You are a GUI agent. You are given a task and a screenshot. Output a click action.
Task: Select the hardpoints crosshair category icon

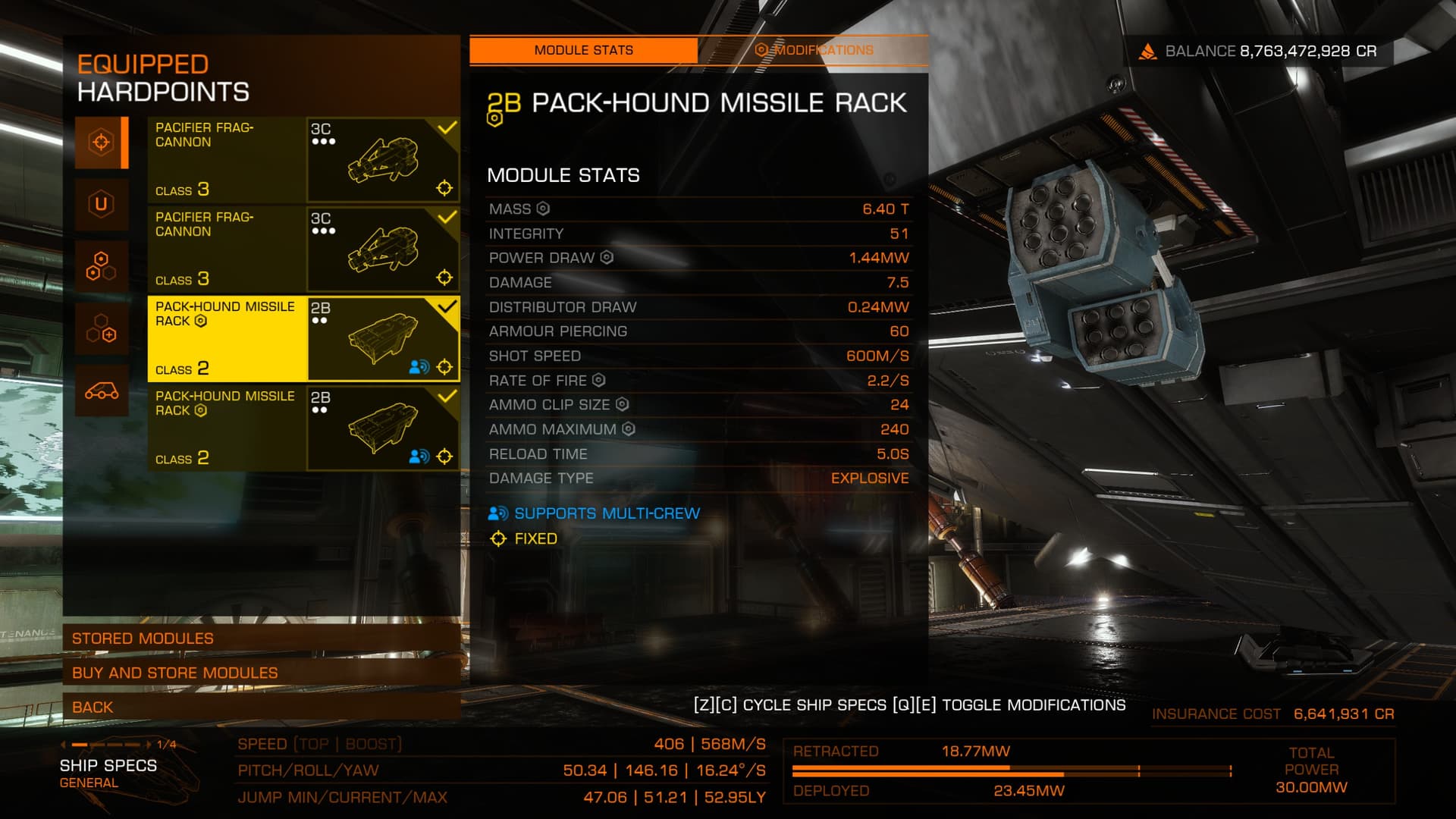point(101,142)
